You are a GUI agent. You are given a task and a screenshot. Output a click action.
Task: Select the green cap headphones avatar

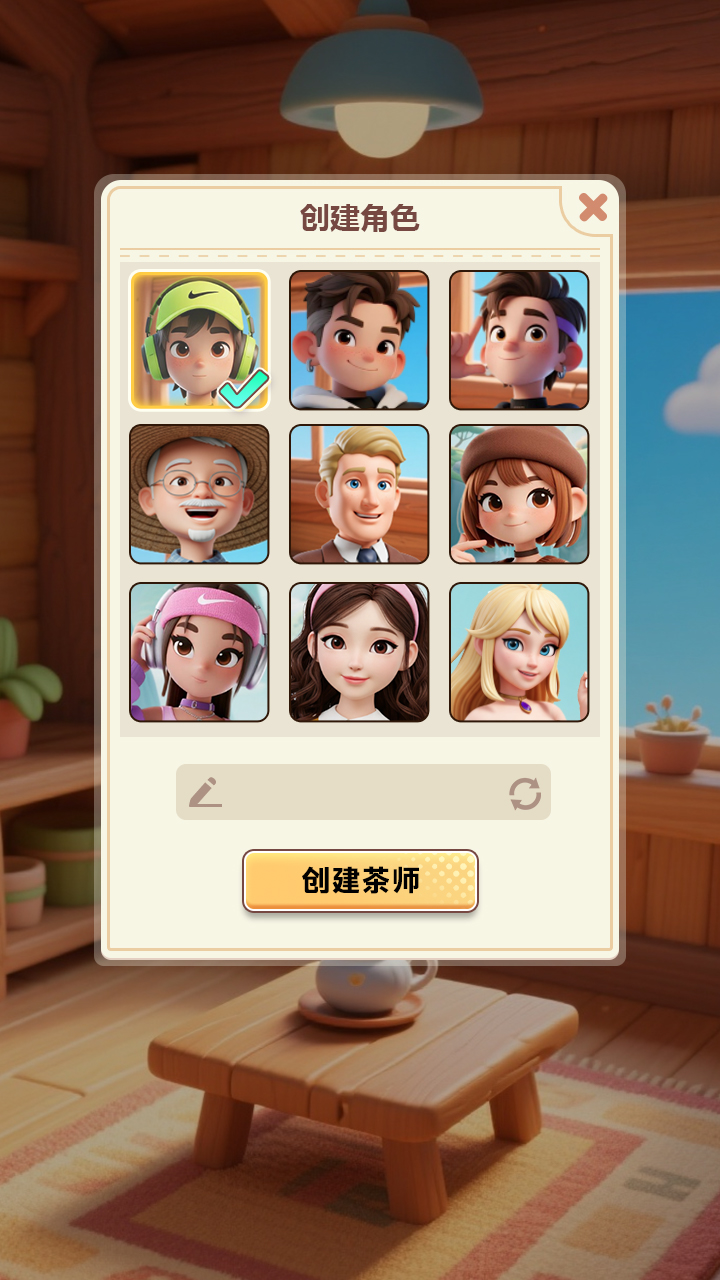pos(199,340)
